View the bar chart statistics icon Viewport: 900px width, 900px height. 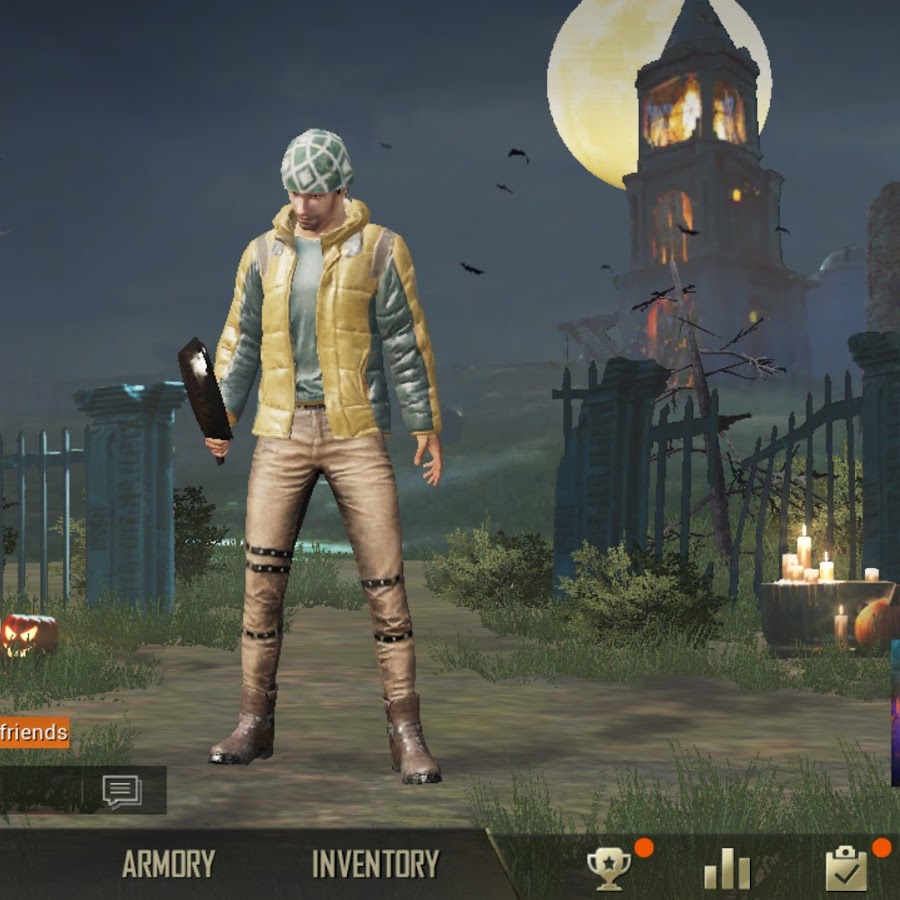coord(727,868)
